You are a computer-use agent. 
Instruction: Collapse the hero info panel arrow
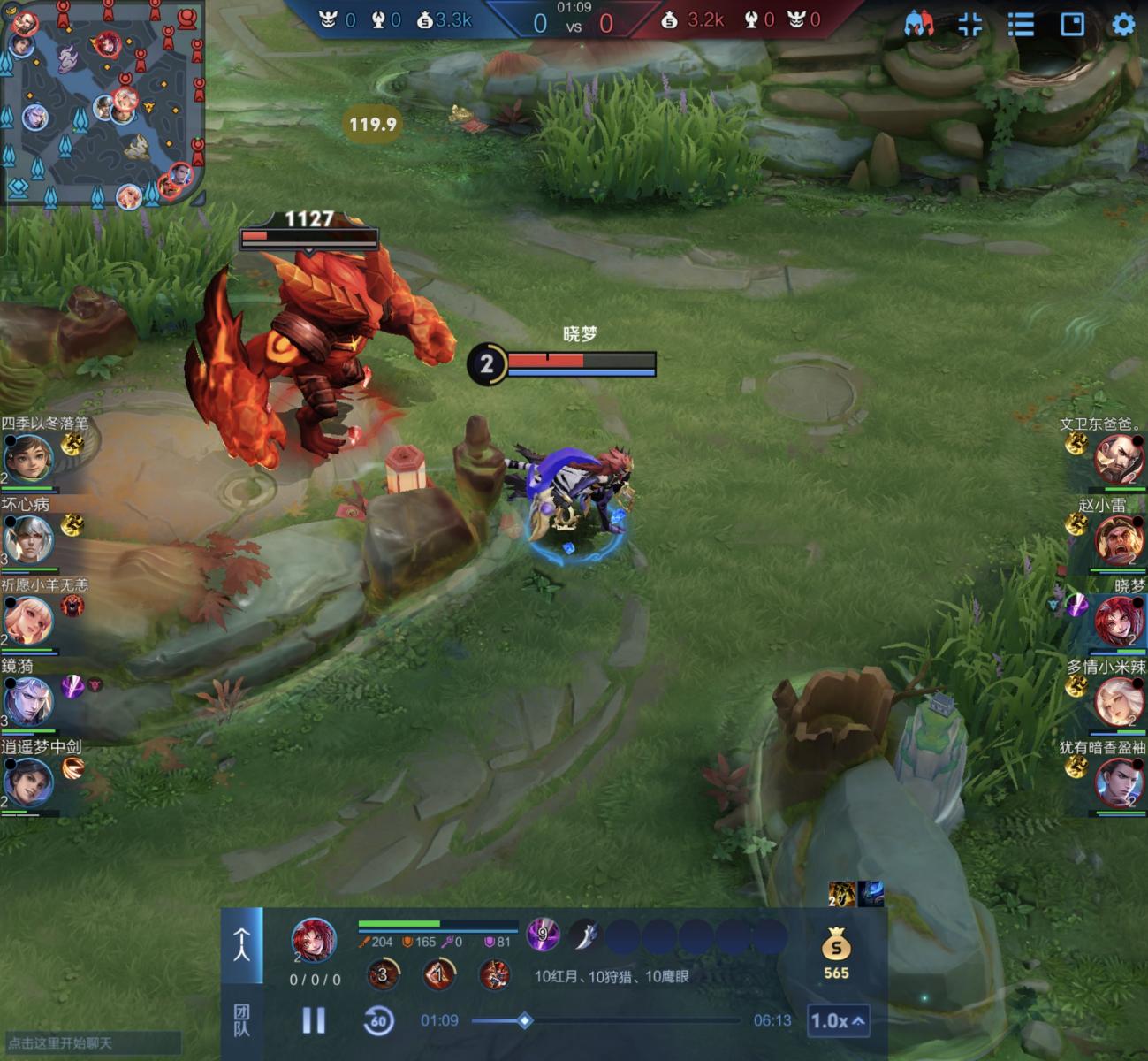241,945
